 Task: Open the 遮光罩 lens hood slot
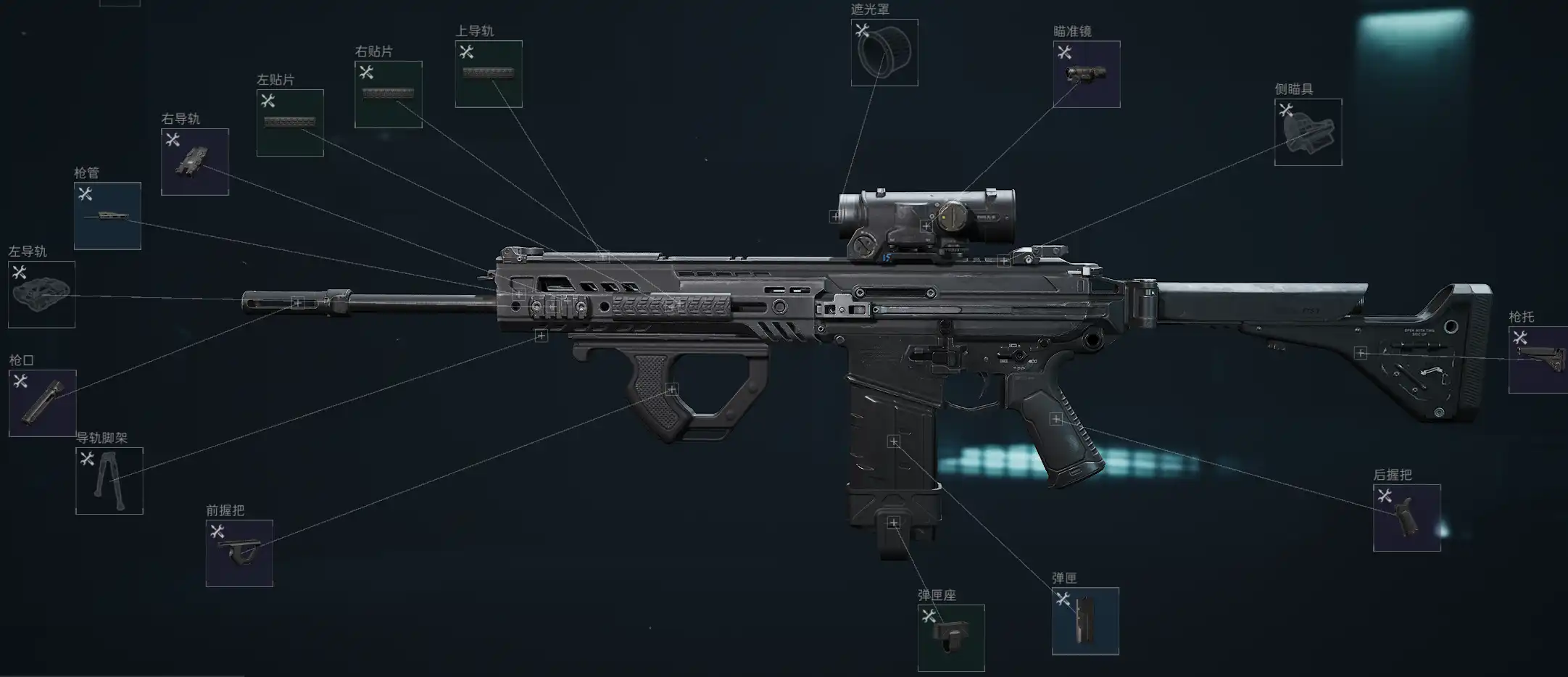tap(884, 53)
